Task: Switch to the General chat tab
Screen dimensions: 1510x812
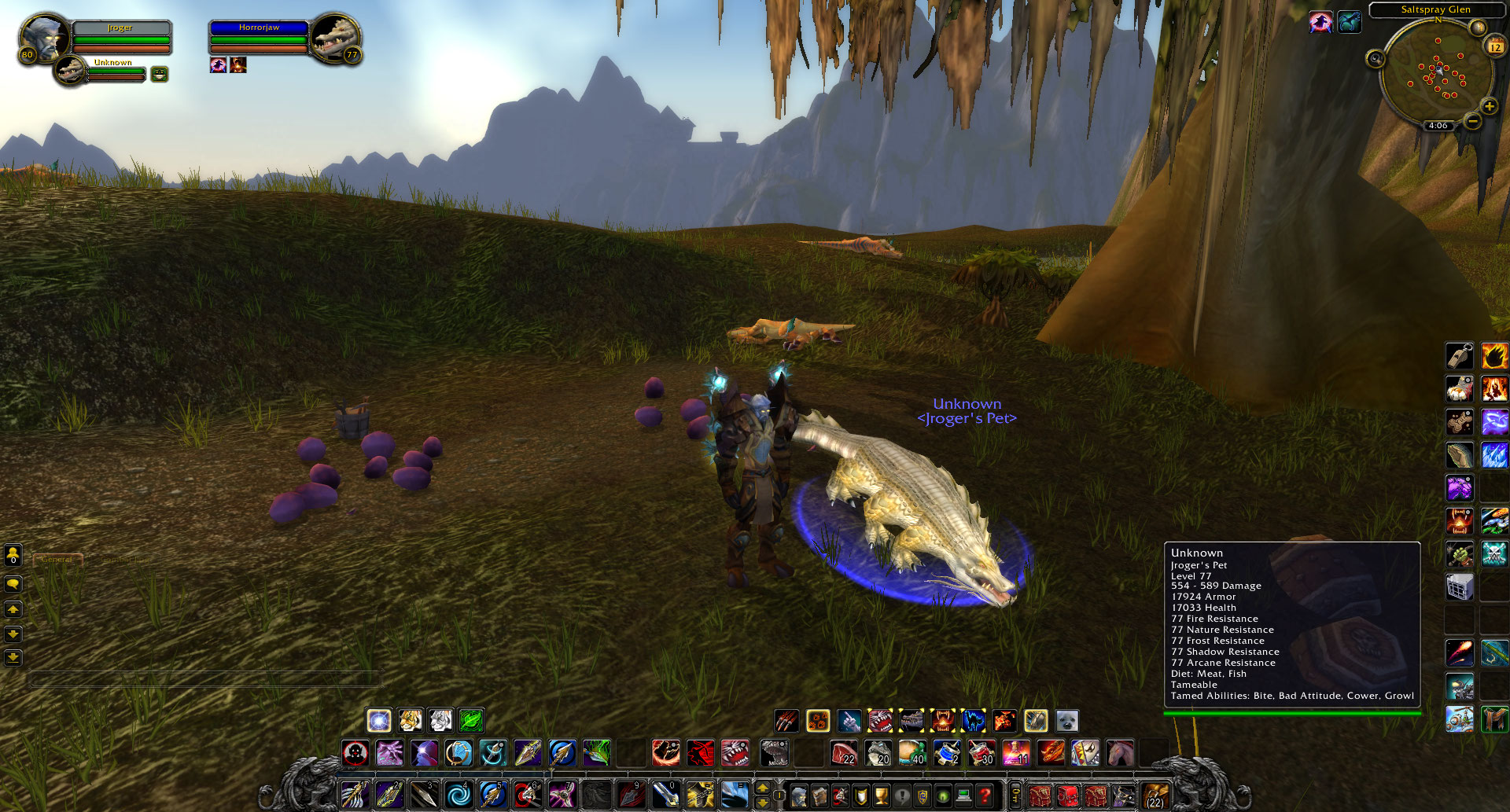Action: (57, 560)
